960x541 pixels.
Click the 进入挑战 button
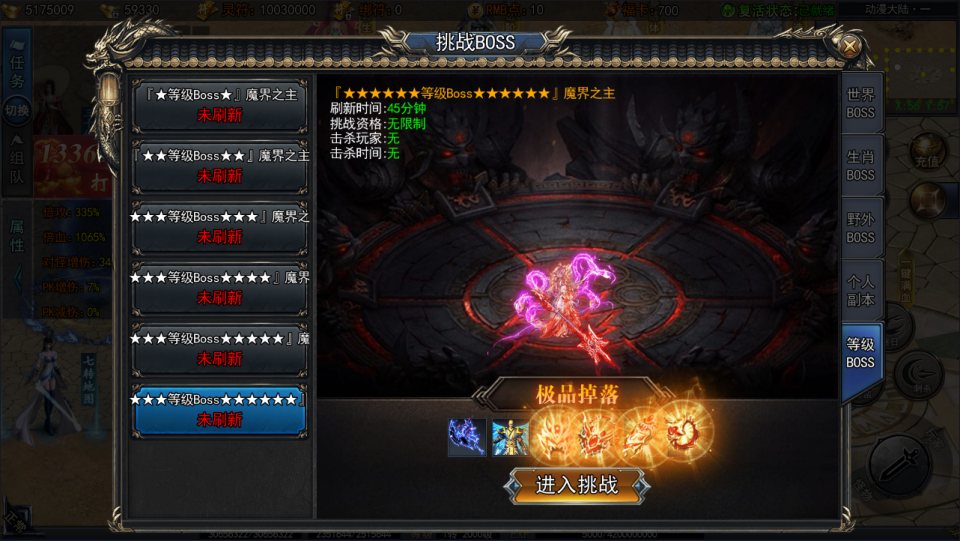[x=577, y=485]
